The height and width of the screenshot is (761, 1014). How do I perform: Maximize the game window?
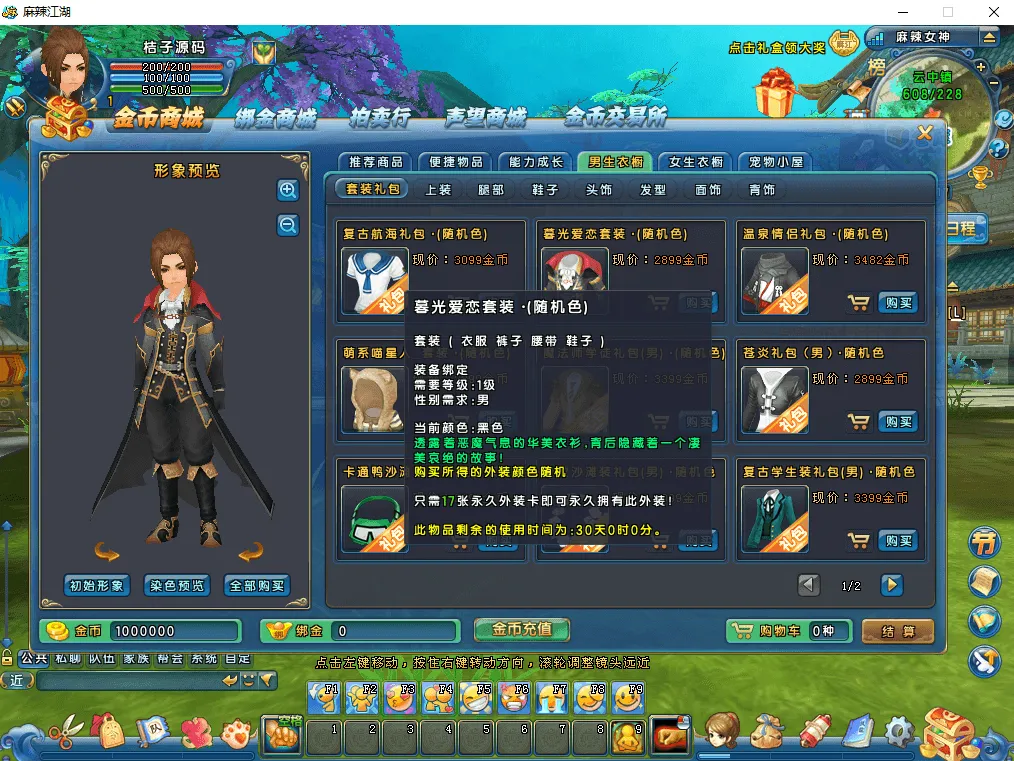tap(947, 12)
